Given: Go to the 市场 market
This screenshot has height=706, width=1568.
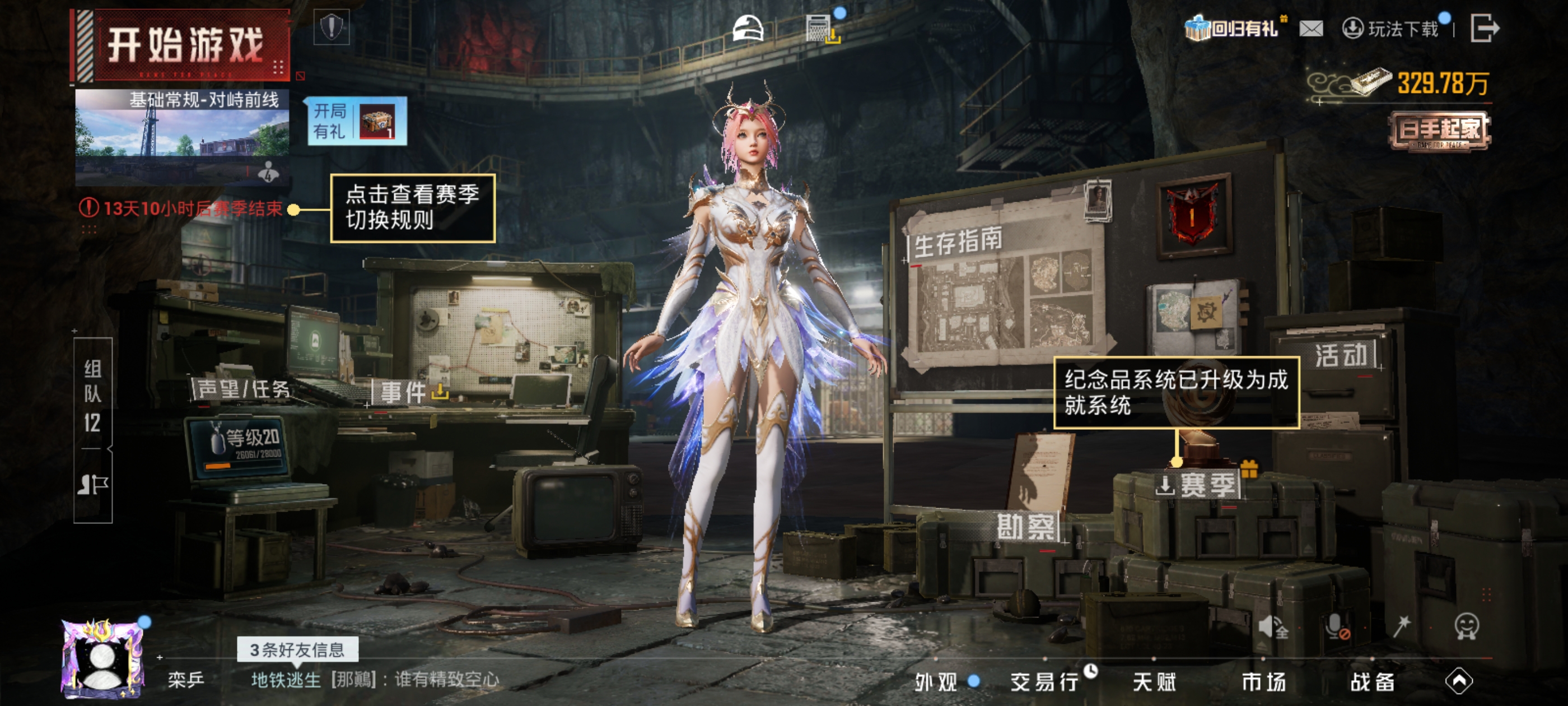Looking at the screenshot, I should coord(1264,682).
